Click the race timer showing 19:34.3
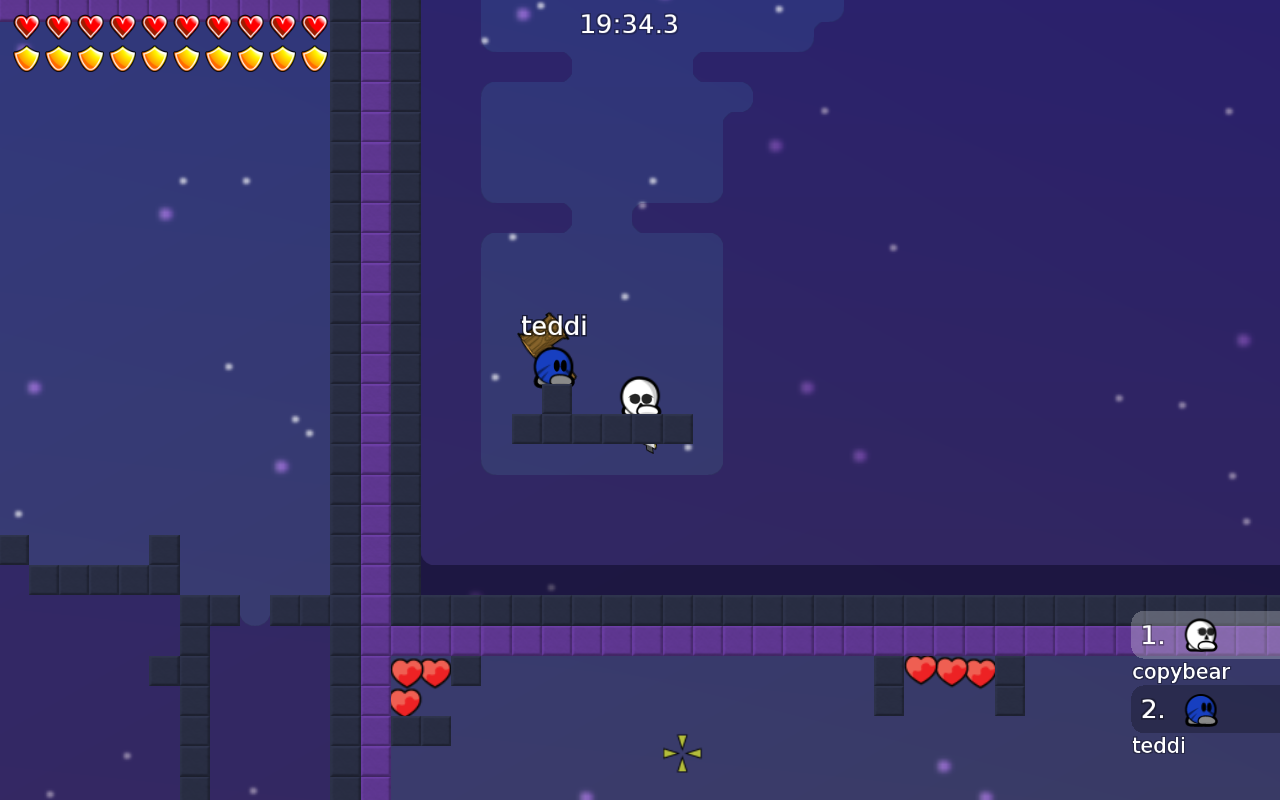Screen dimensions: 1280x800 (628, 24)
